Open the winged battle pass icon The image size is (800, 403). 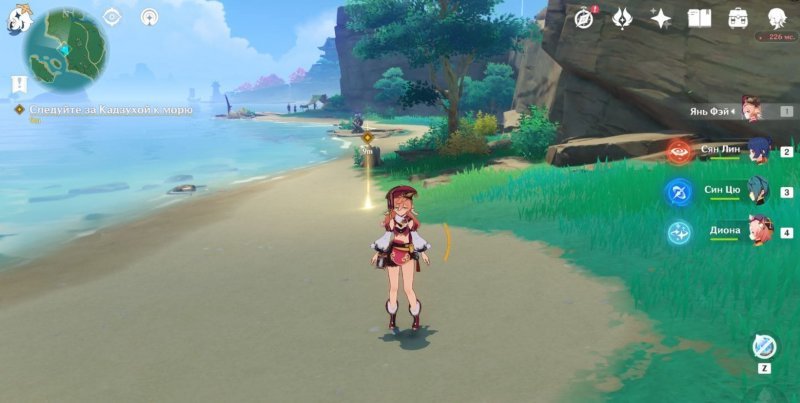[620, 17]
